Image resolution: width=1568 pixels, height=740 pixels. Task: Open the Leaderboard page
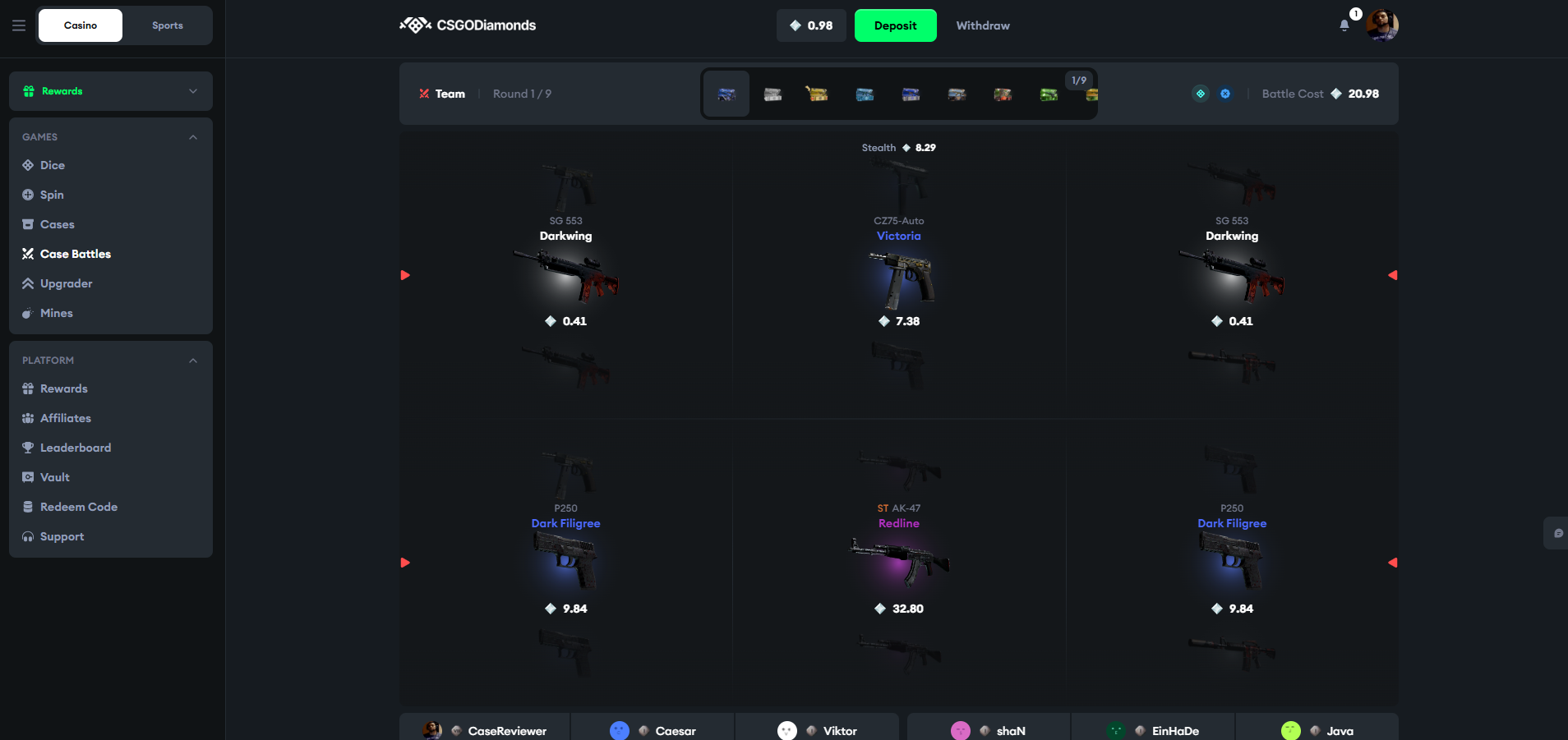pyautogui.click(x=76, y=448)
